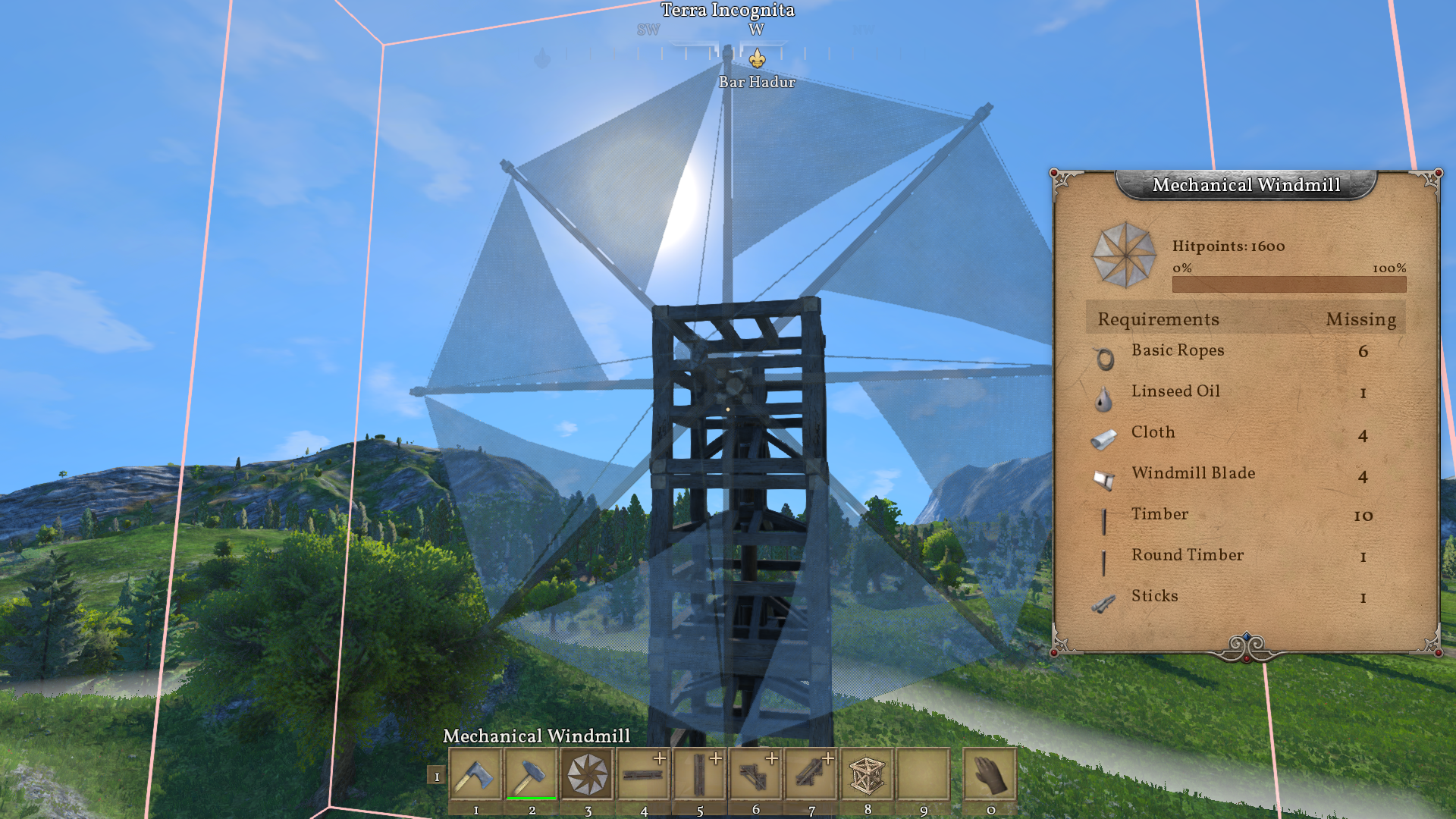
Task: Switch to the glove hand slot
Action: point(990,774)
